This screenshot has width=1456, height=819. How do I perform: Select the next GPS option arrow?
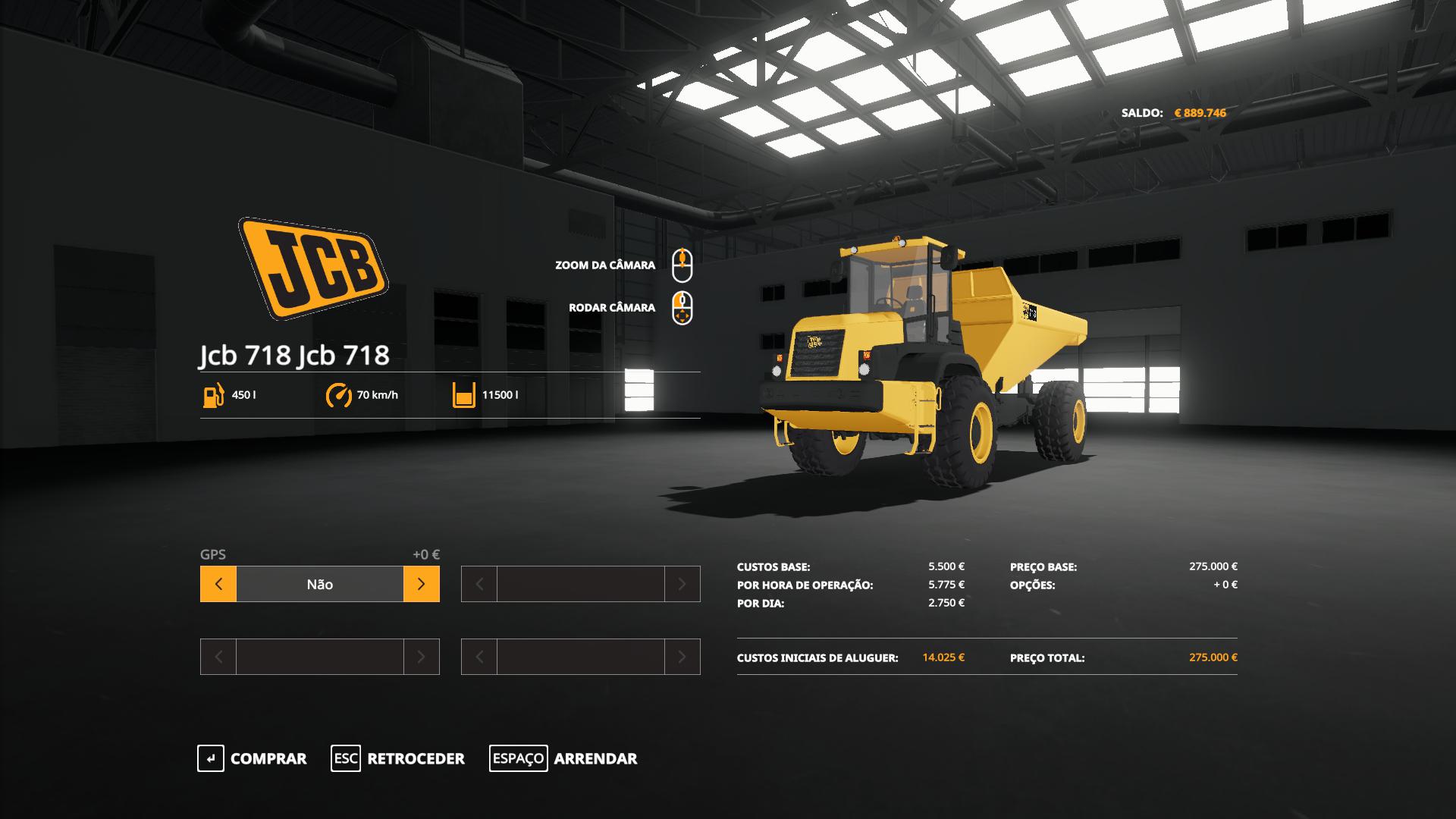coord(422,584)
